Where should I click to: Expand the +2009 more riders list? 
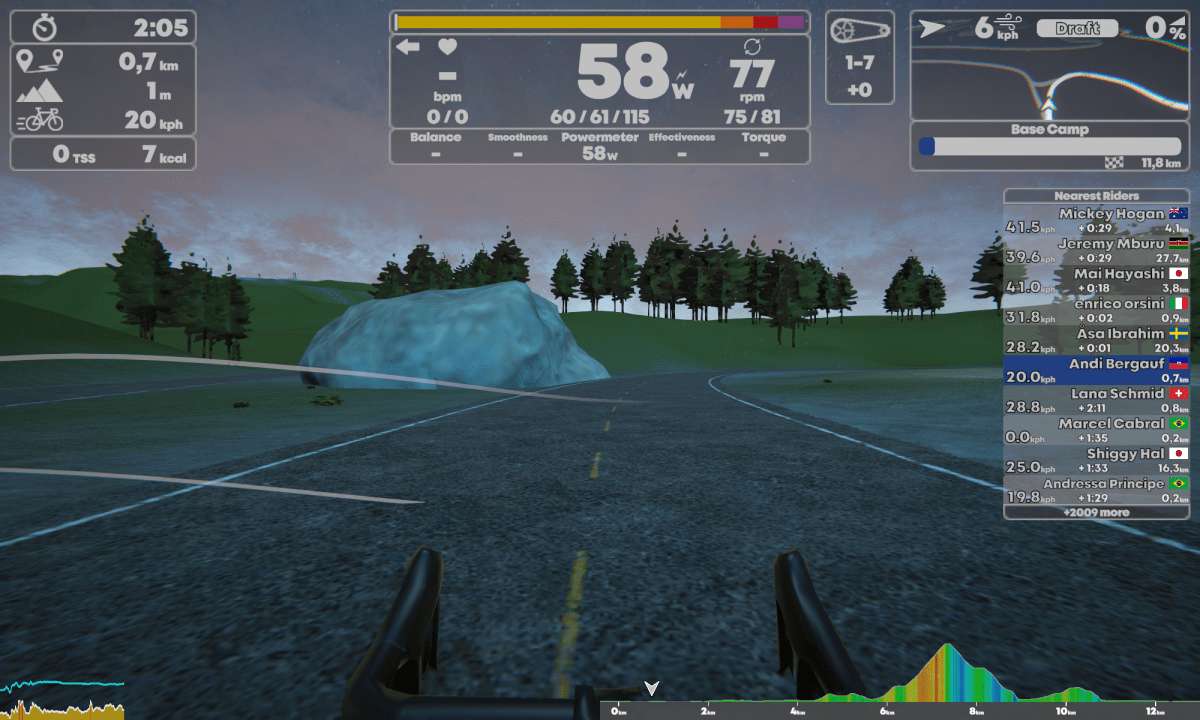(x=1097, y=512)
